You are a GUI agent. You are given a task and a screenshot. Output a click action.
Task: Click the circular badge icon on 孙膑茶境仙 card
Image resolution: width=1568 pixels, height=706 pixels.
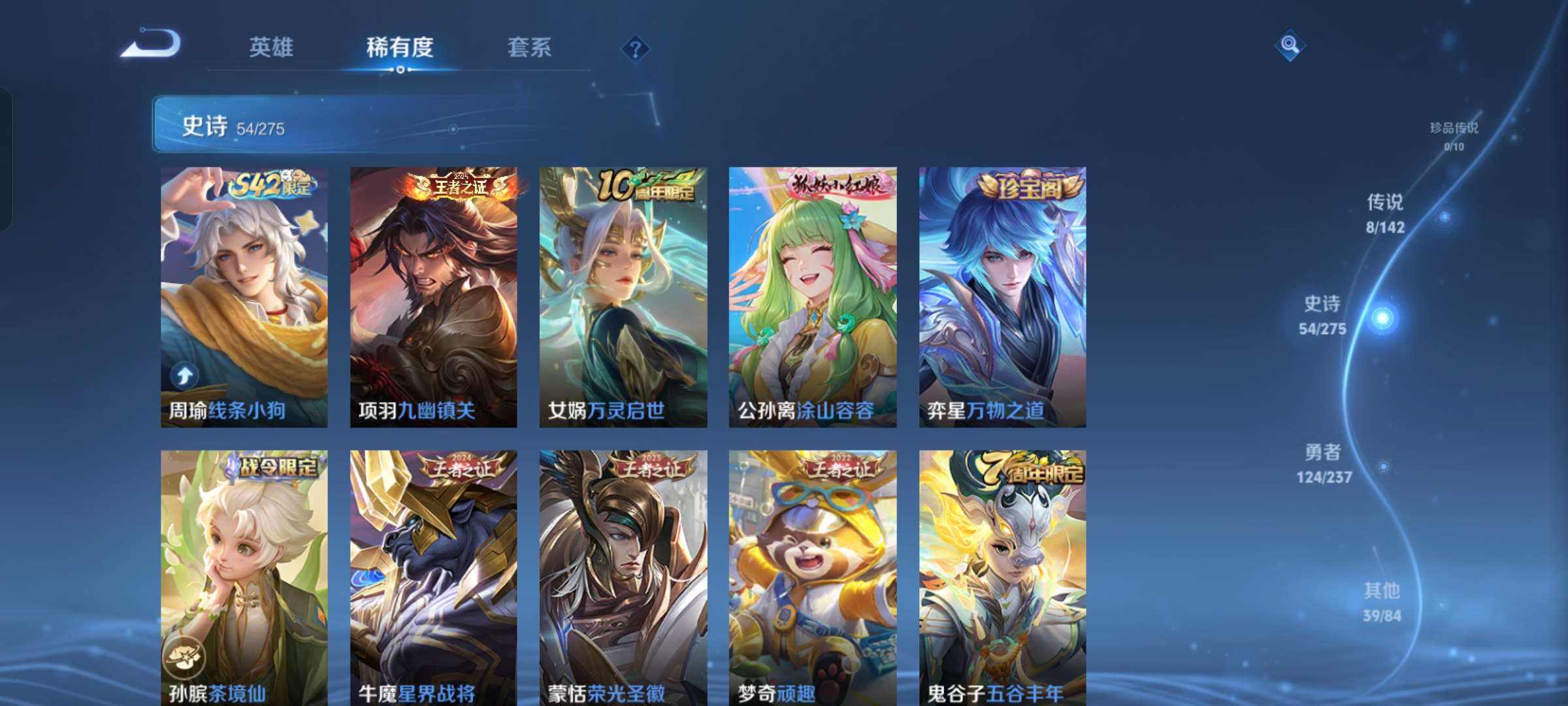[x=187, y=656]
